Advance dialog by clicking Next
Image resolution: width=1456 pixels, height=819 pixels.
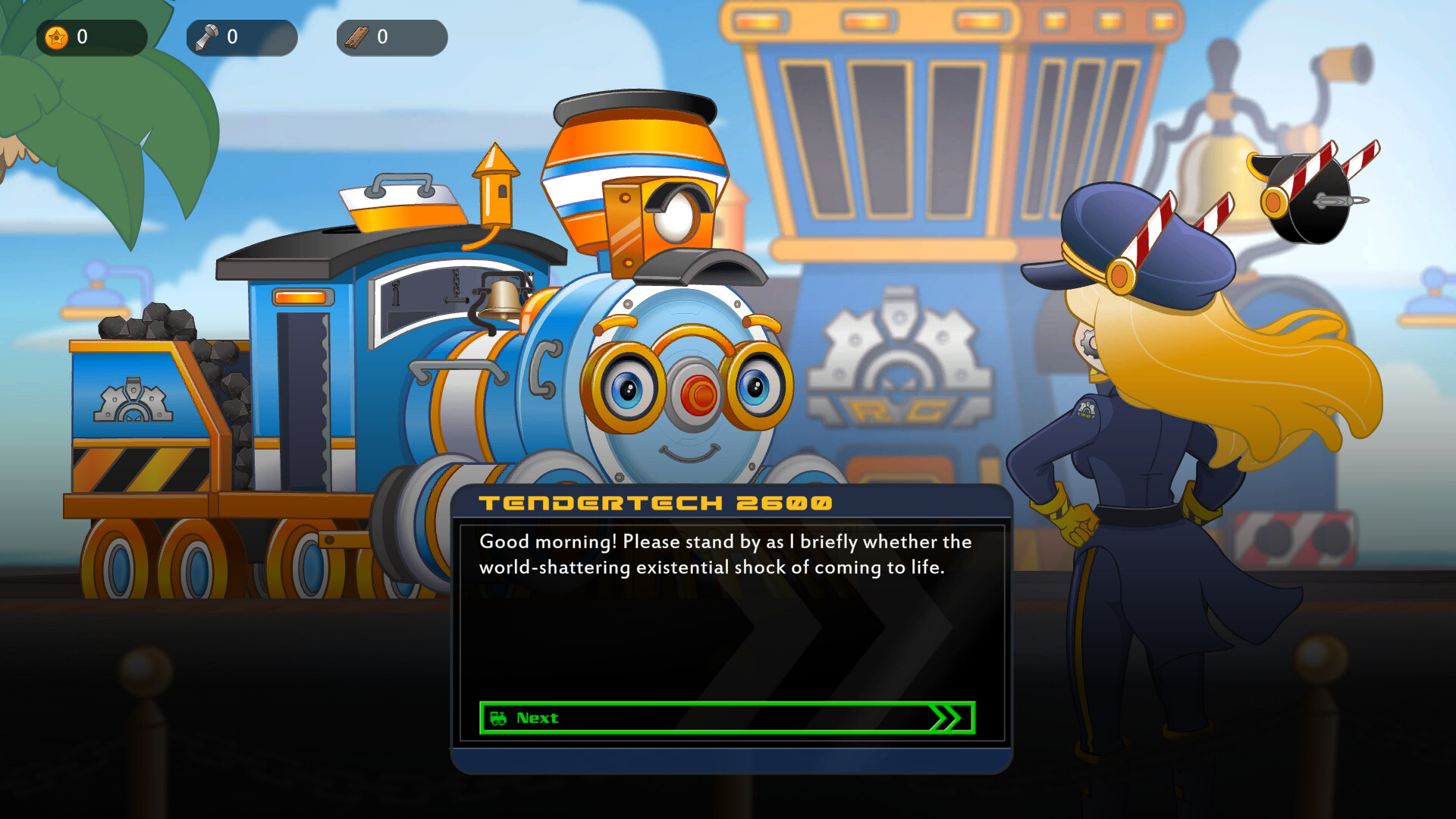724,718
